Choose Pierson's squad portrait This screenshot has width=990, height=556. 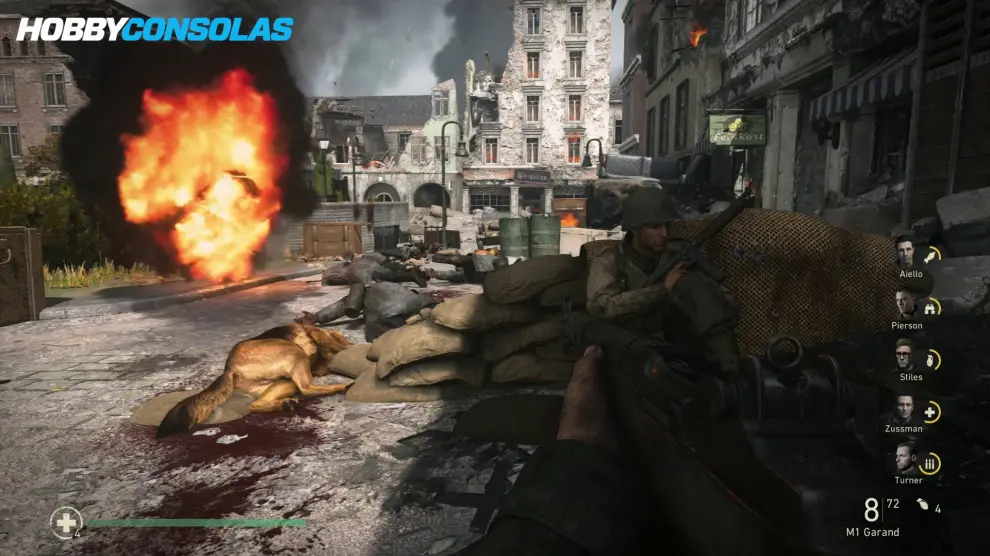point(906,304)
